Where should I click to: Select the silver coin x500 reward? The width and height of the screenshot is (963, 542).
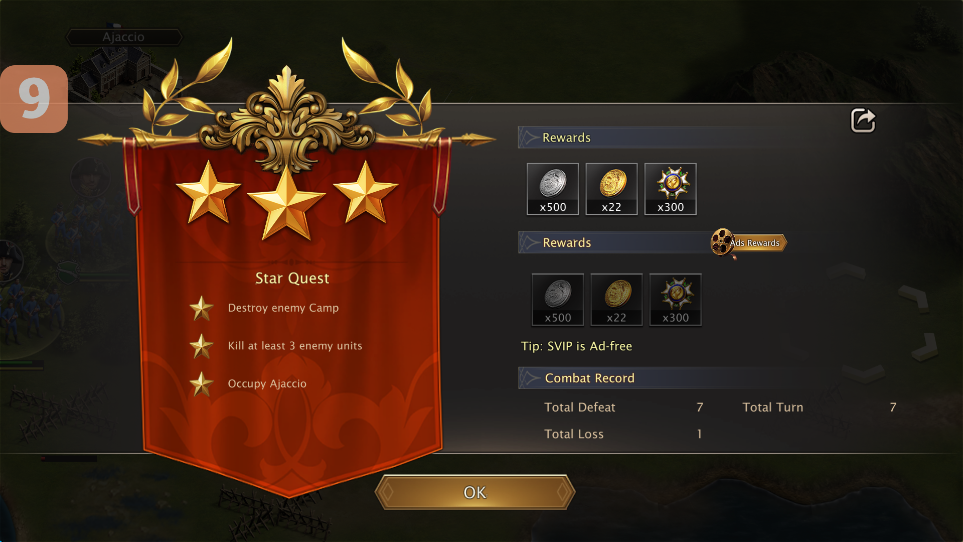pos(553,189)
